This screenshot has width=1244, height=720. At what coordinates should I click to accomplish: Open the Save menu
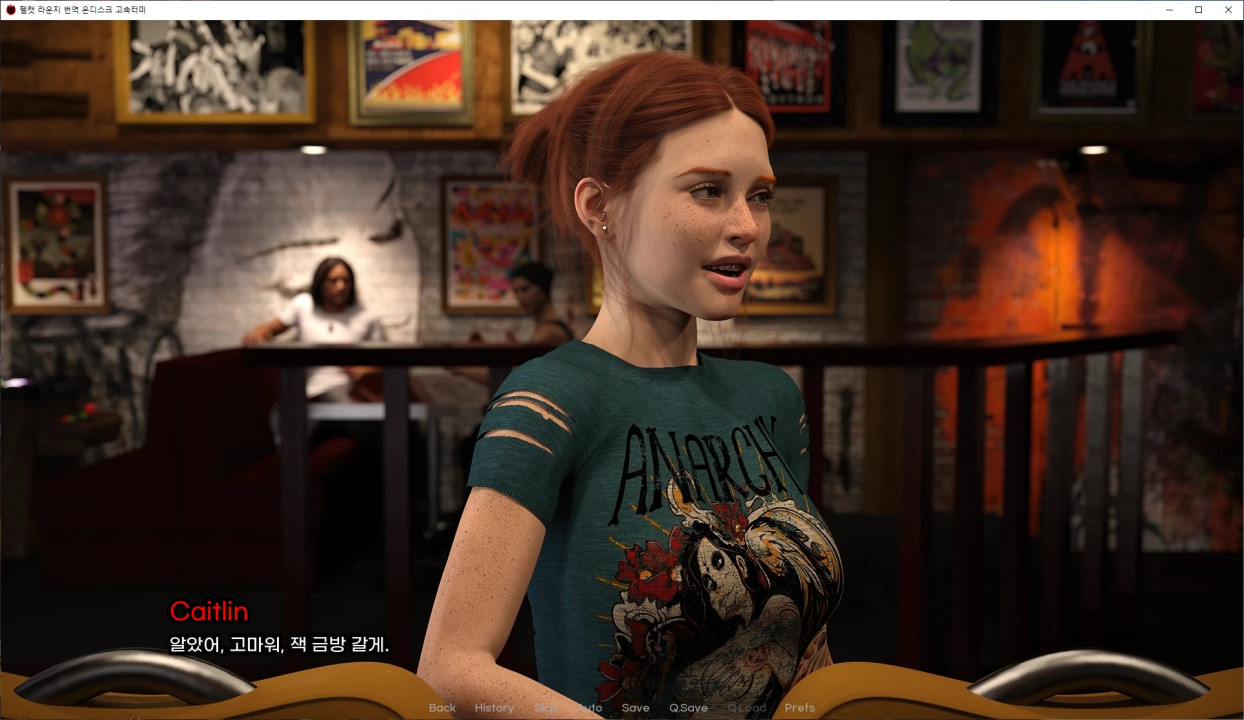click(x=635, y=708)
